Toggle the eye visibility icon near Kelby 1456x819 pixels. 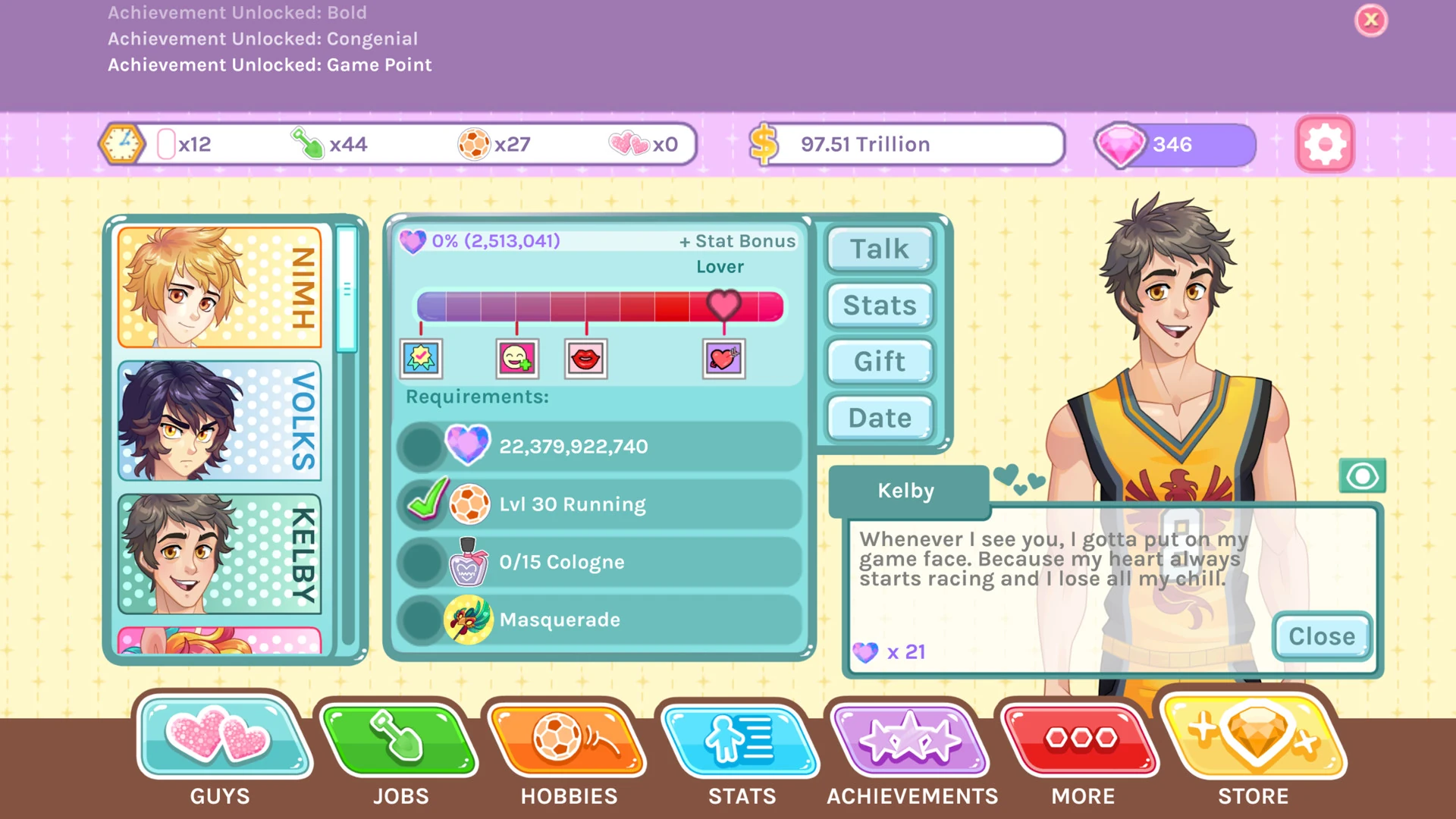click(x=1363, y=475)
